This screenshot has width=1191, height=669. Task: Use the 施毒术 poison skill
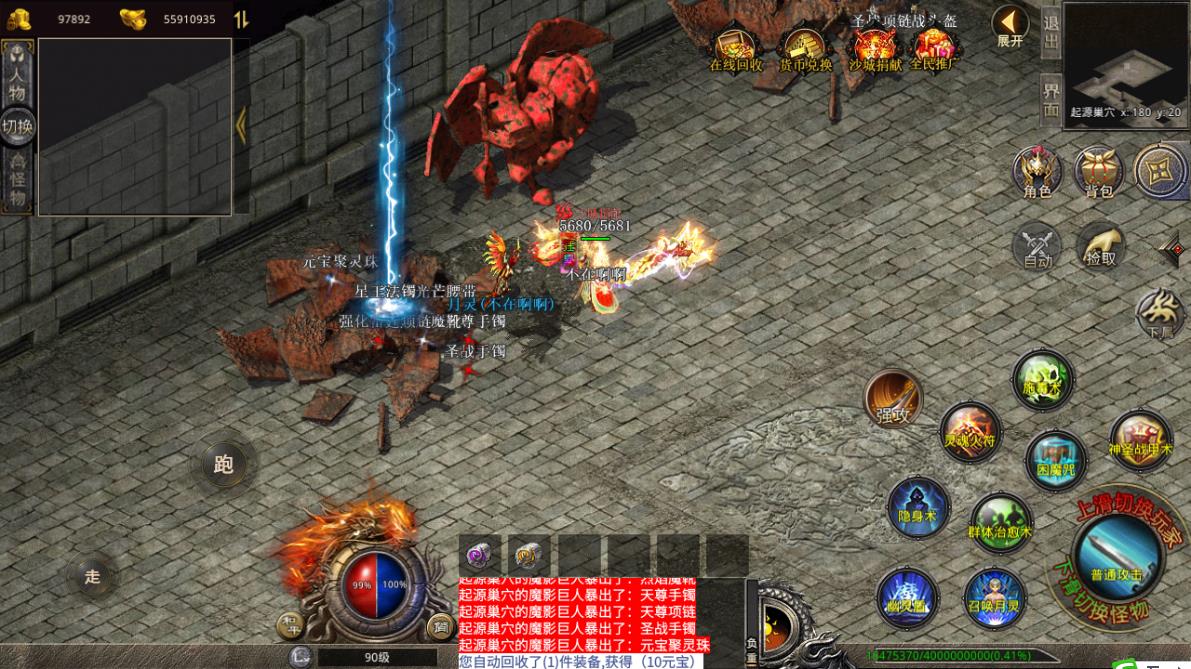pyautogui.click(x=1042, y=380)
